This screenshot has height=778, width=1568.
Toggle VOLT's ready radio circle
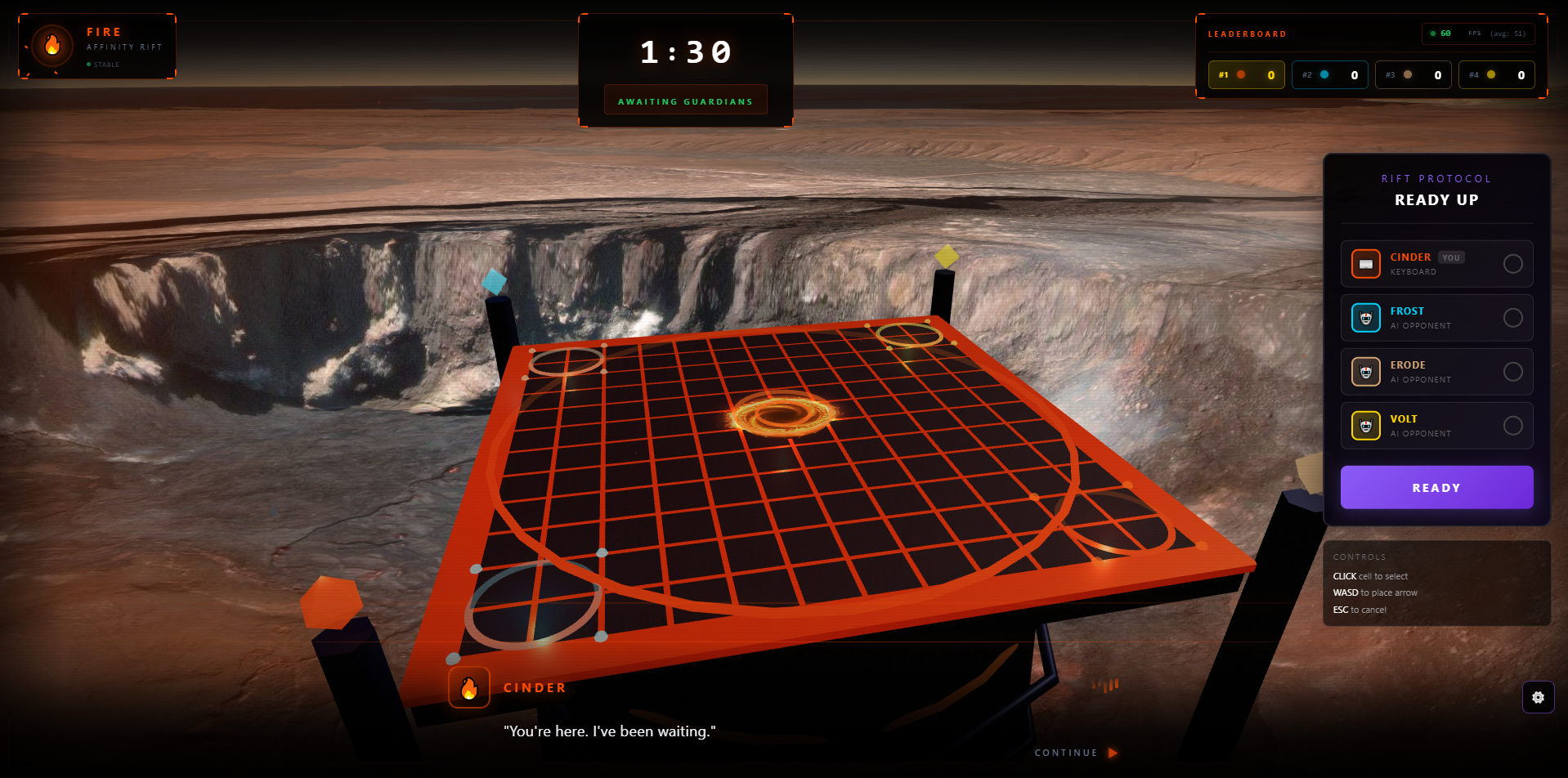[1513, 425]
